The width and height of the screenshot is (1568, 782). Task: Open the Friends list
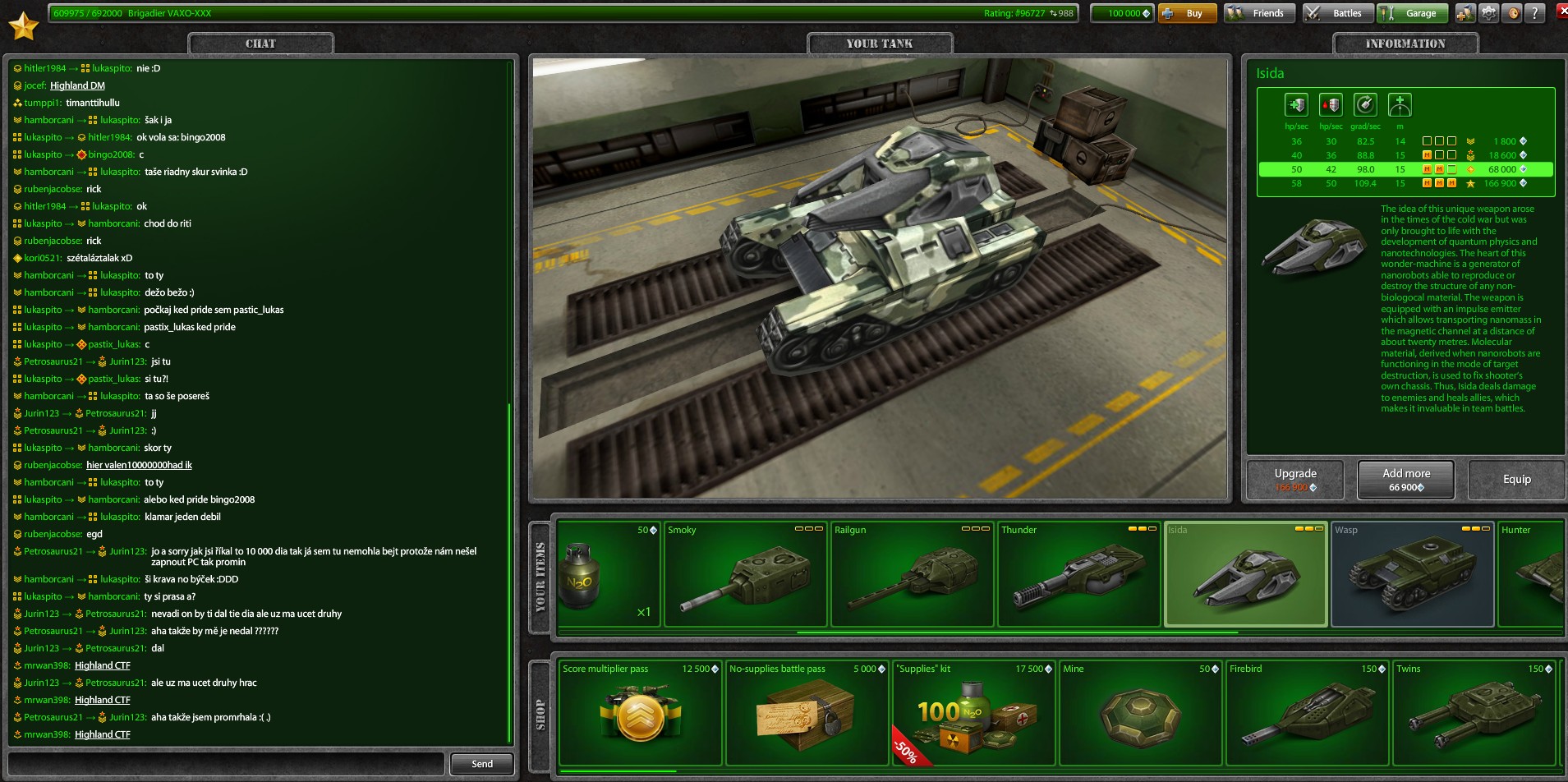(1259, 13)
